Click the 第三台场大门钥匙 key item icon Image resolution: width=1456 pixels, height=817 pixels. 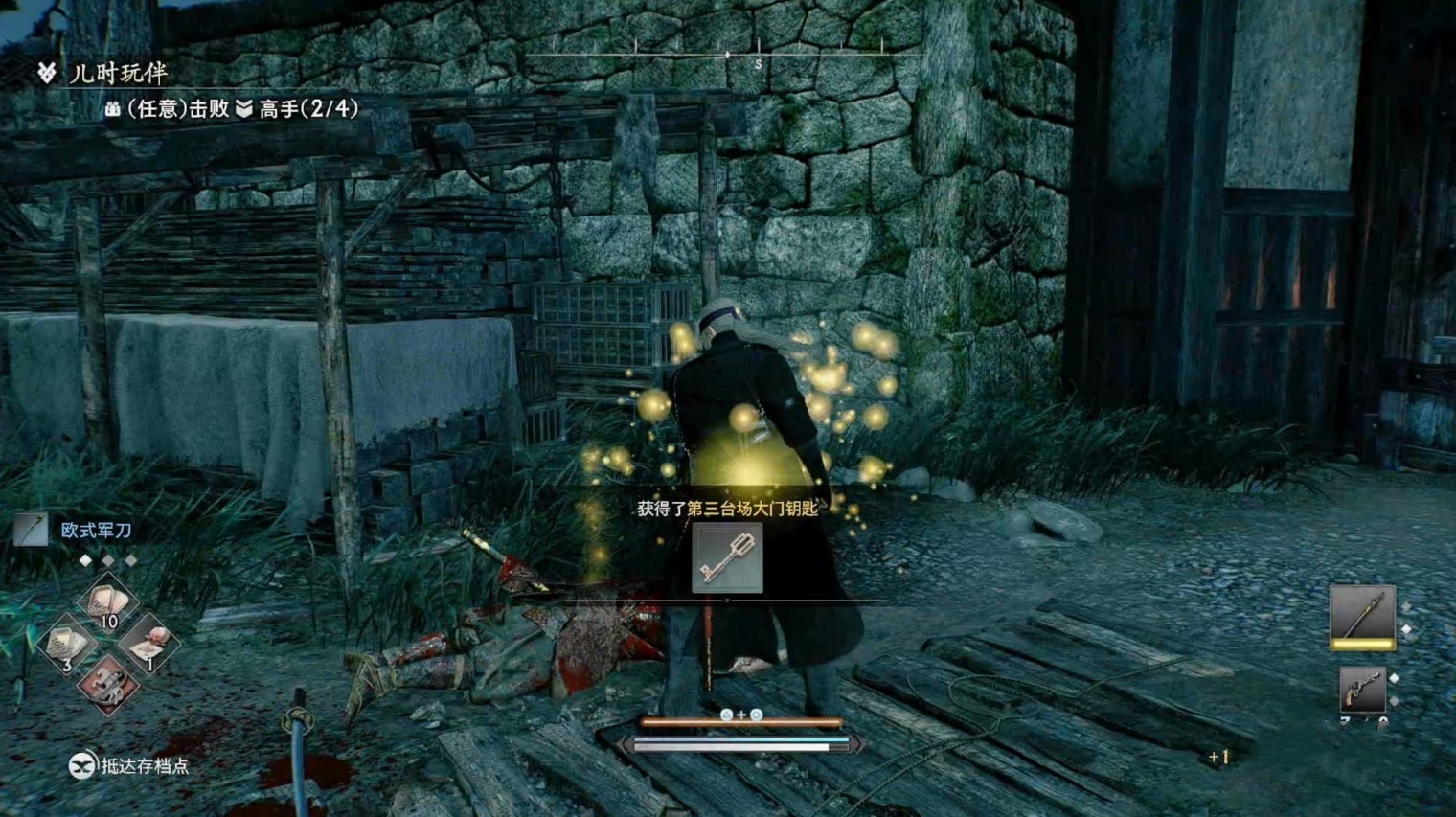(x=727, y=559)
